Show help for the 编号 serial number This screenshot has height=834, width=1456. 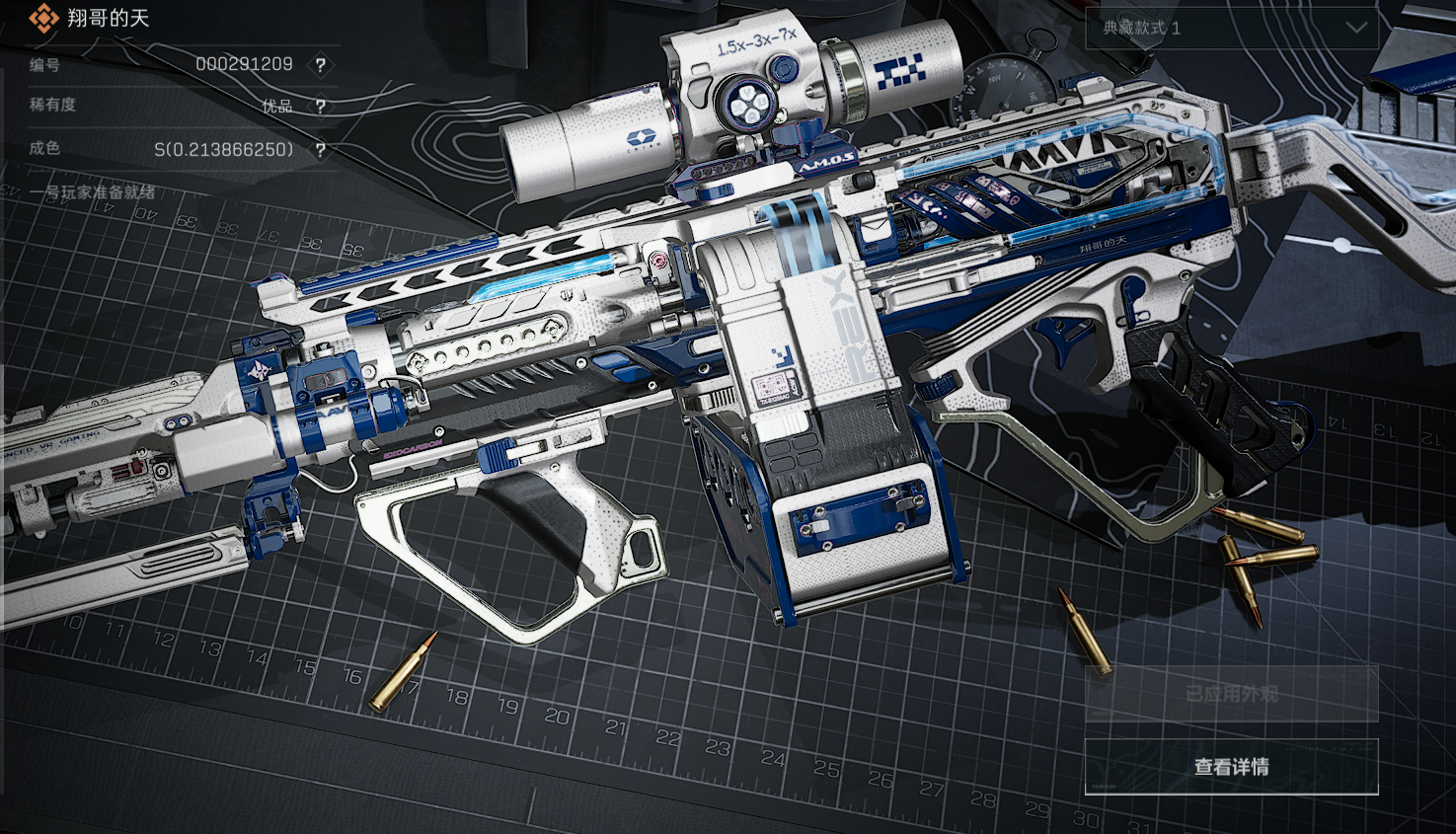click(320, 65)
